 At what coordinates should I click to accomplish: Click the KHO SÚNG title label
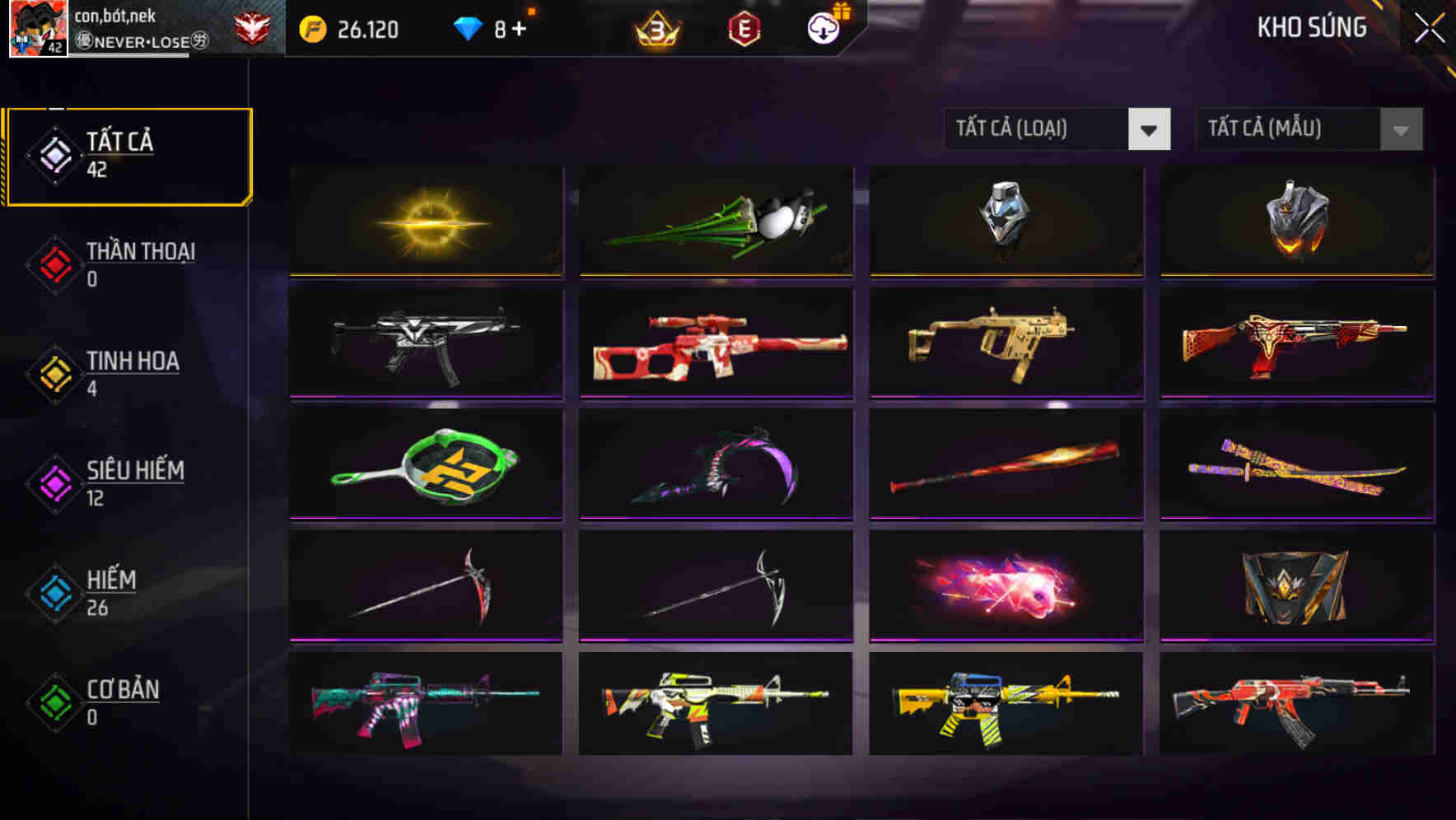[1310, 27]
